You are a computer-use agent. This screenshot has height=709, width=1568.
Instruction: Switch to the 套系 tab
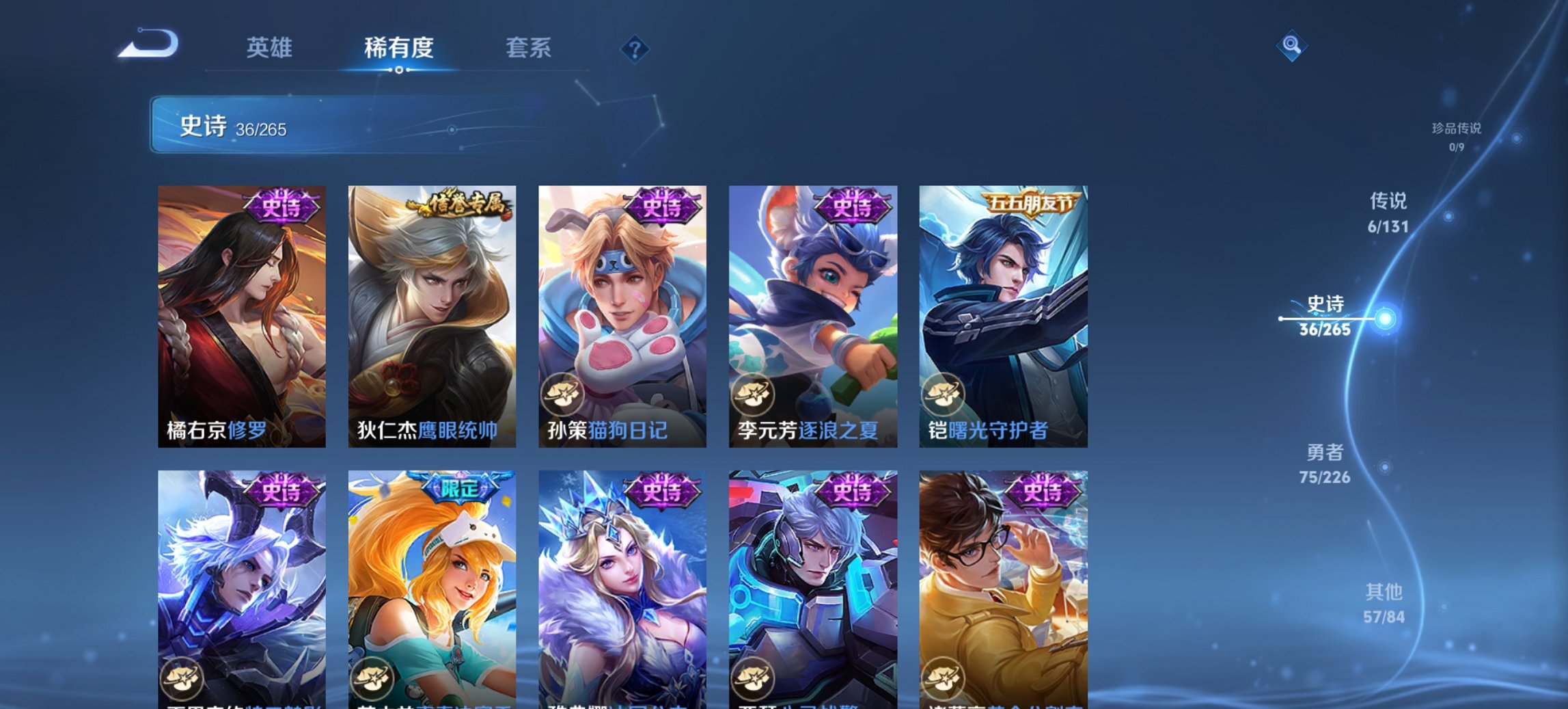click(529, 47)
